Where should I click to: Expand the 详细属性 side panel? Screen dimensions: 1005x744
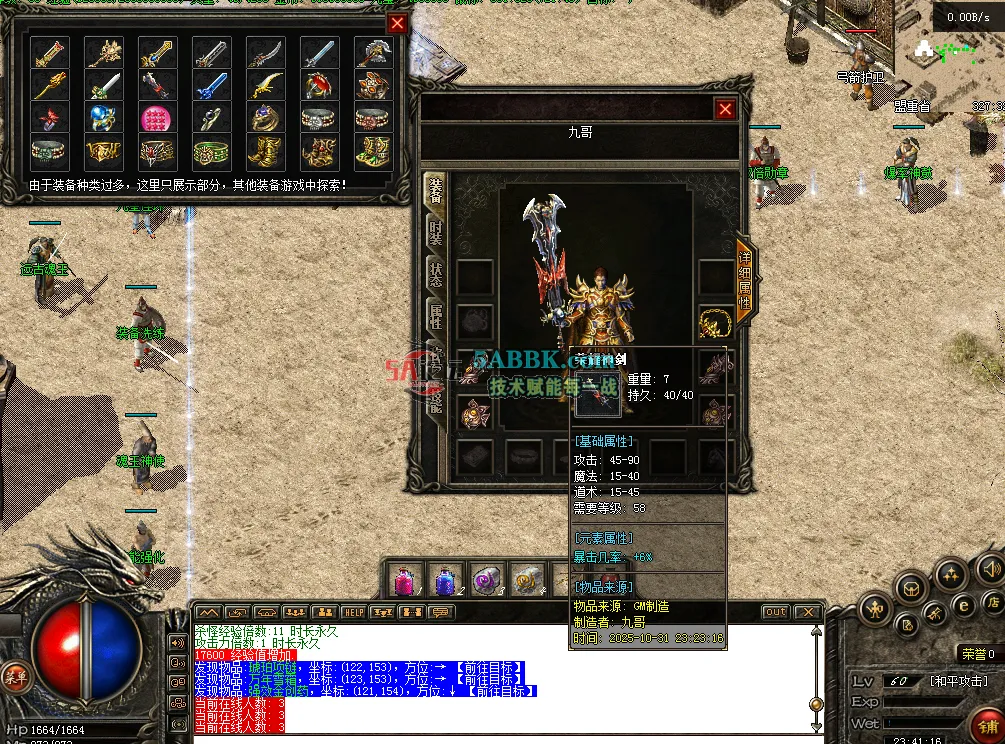(x=744, y=281)
